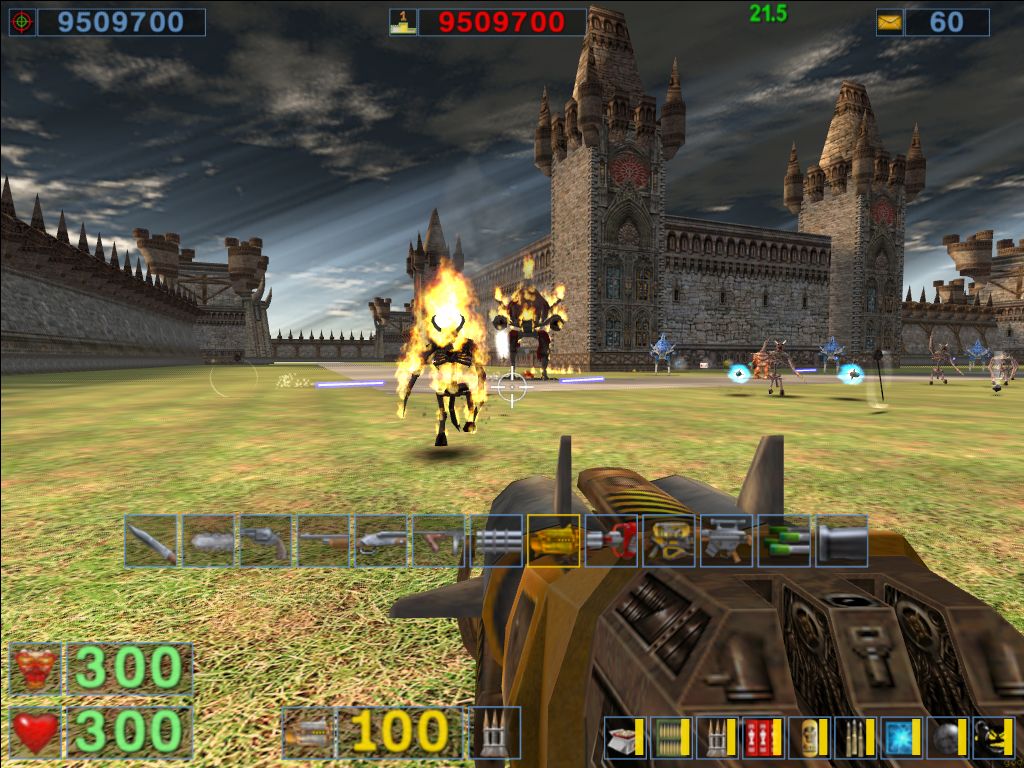Pick the tommy gun weapon slot
Image resolution: width=1024 pixels, height=768 pixels.
tap(439, 541)
